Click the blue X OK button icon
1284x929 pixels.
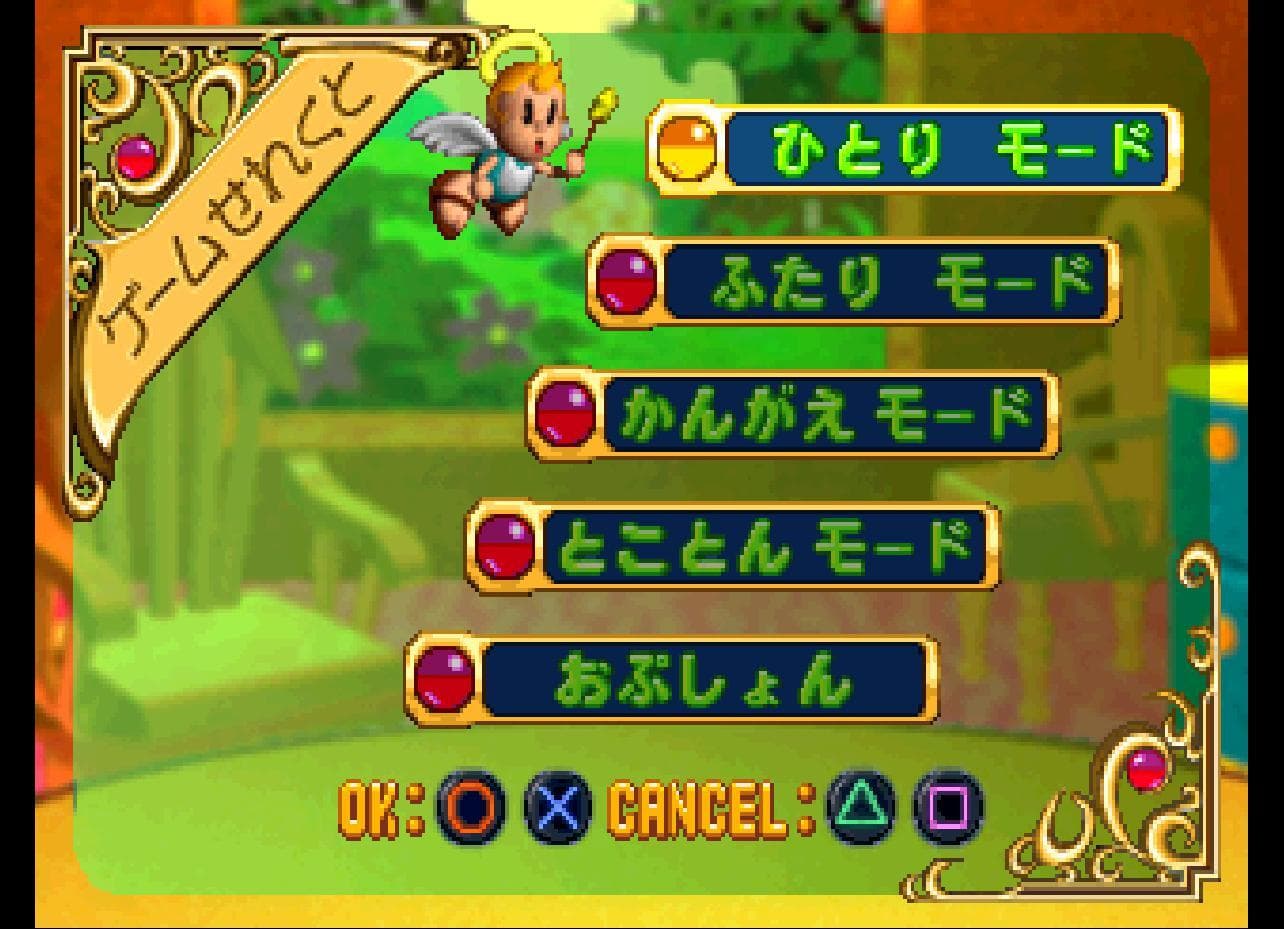point(556,811)
